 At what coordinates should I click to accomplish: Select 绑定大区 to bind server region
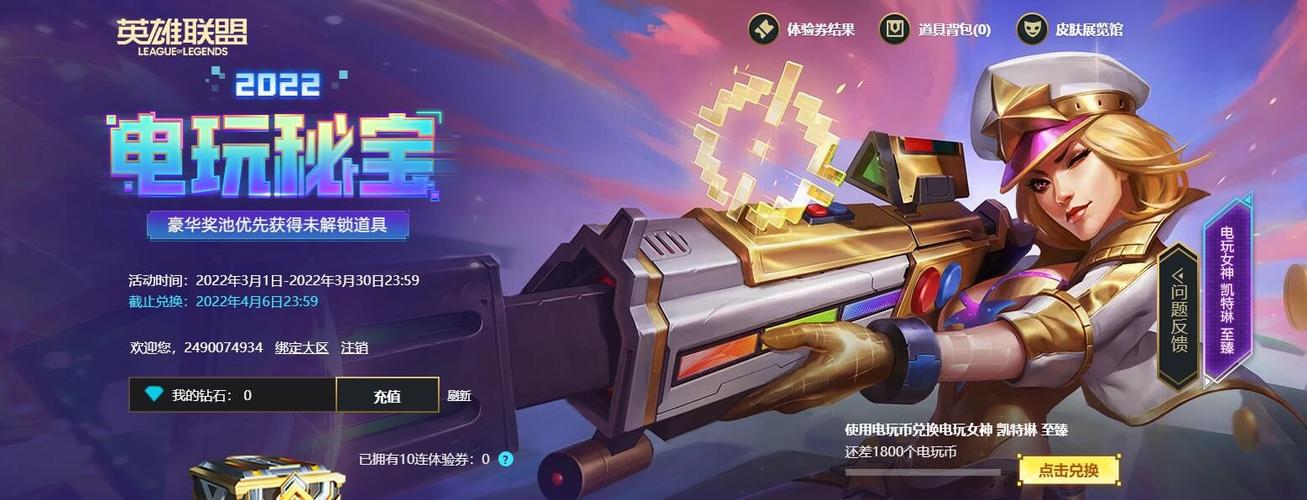coord(301,348)
